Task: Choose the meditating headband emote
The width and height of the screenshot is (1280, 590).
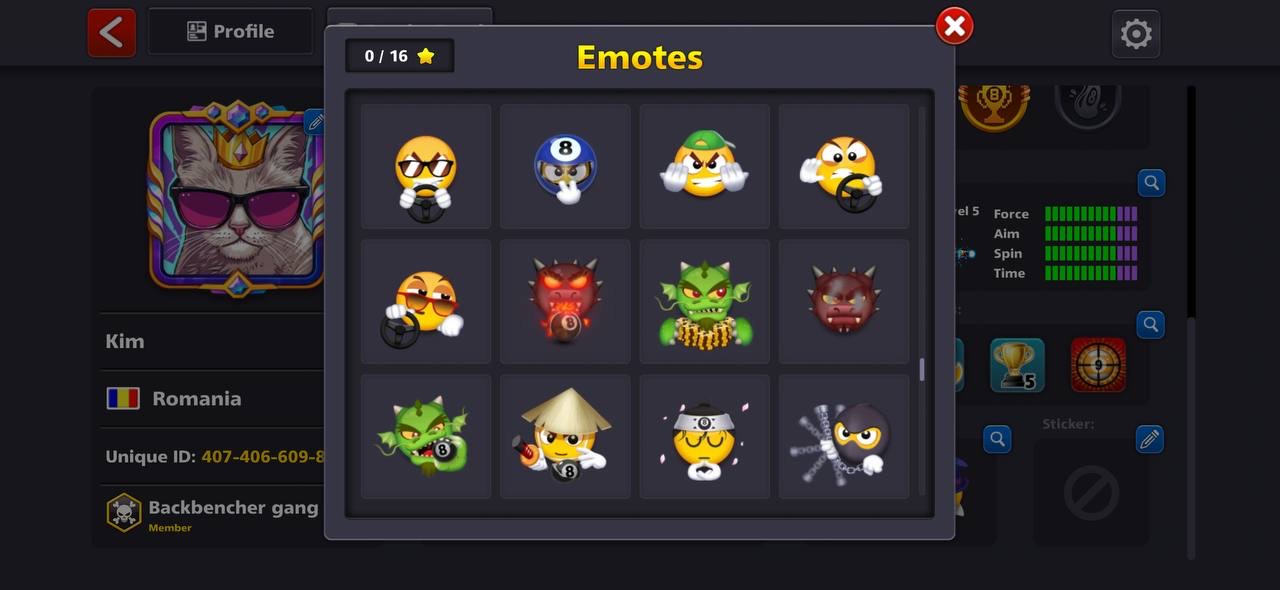Action: click(704, 437)
